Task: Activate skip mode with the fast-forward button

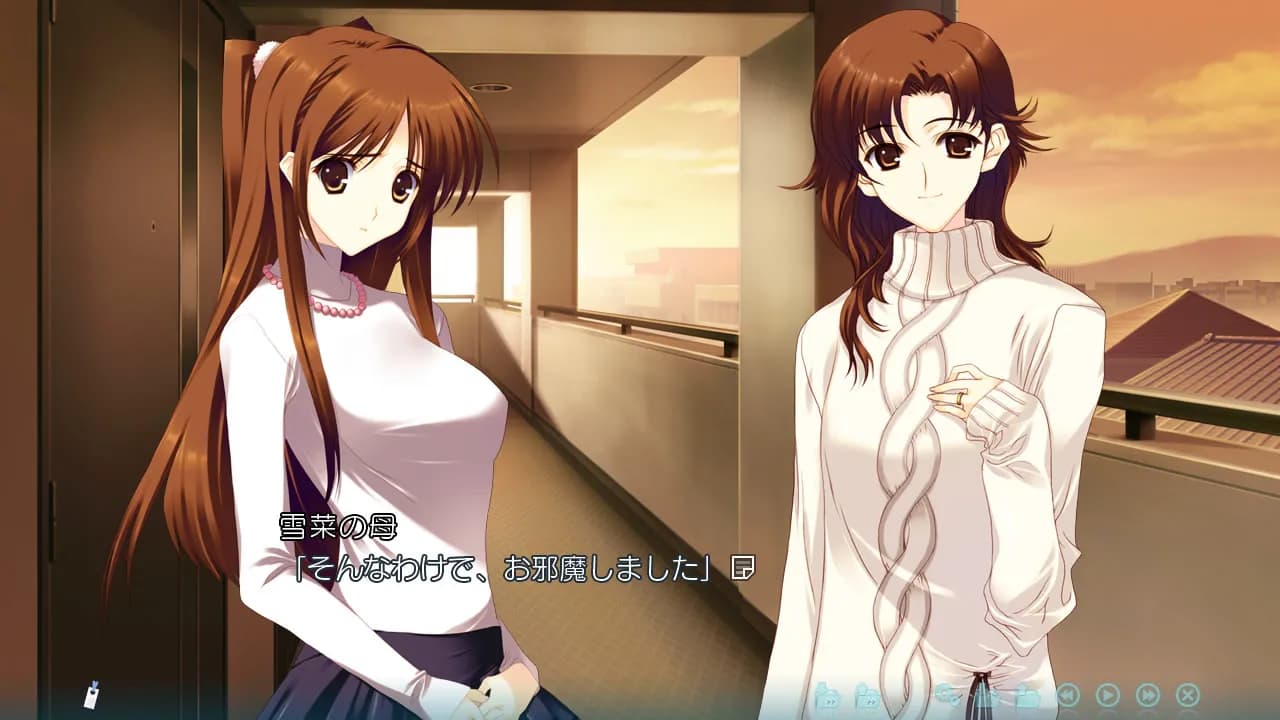Action: click(x=1149, y=694)
